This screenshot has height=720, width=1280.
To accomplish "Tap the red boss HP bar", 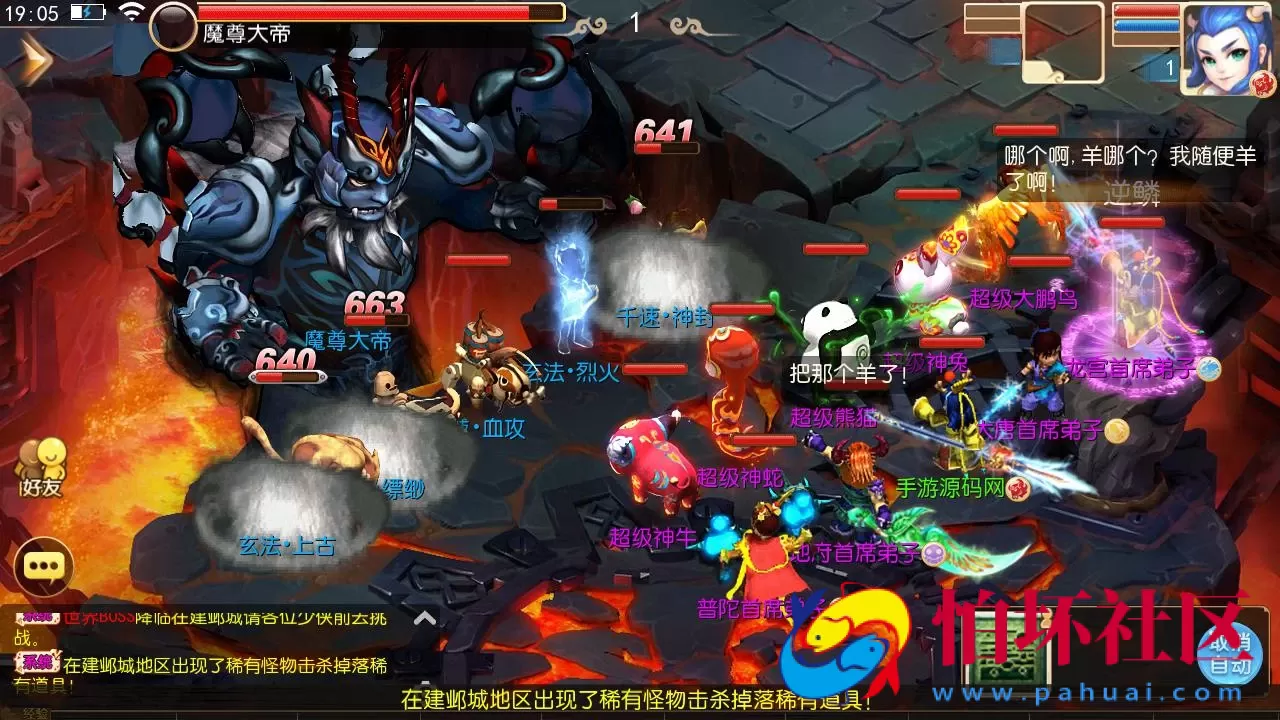I will coord(380,13).
